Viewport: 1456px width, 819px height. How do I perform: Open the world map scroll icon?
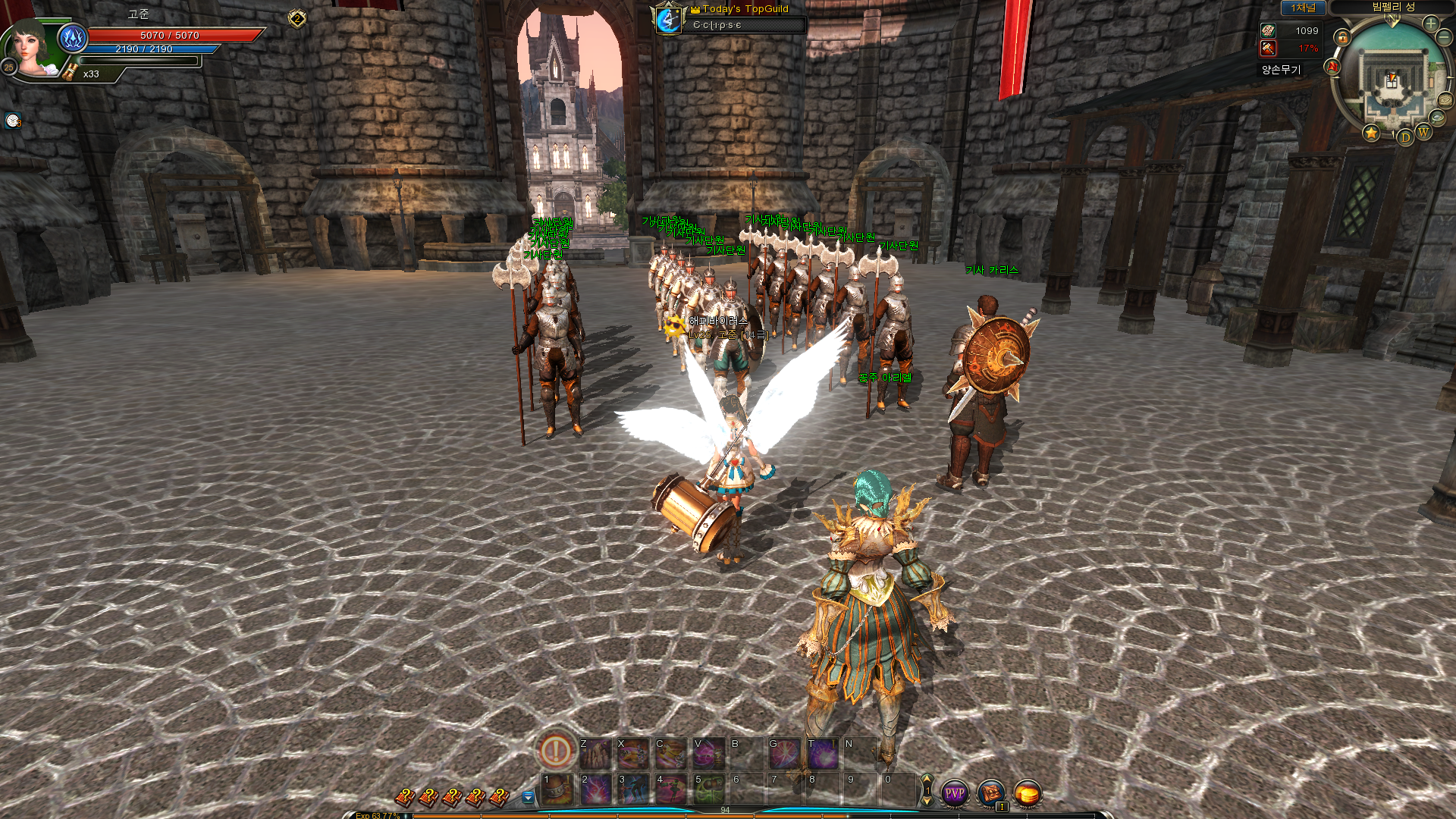(1445, 101)
